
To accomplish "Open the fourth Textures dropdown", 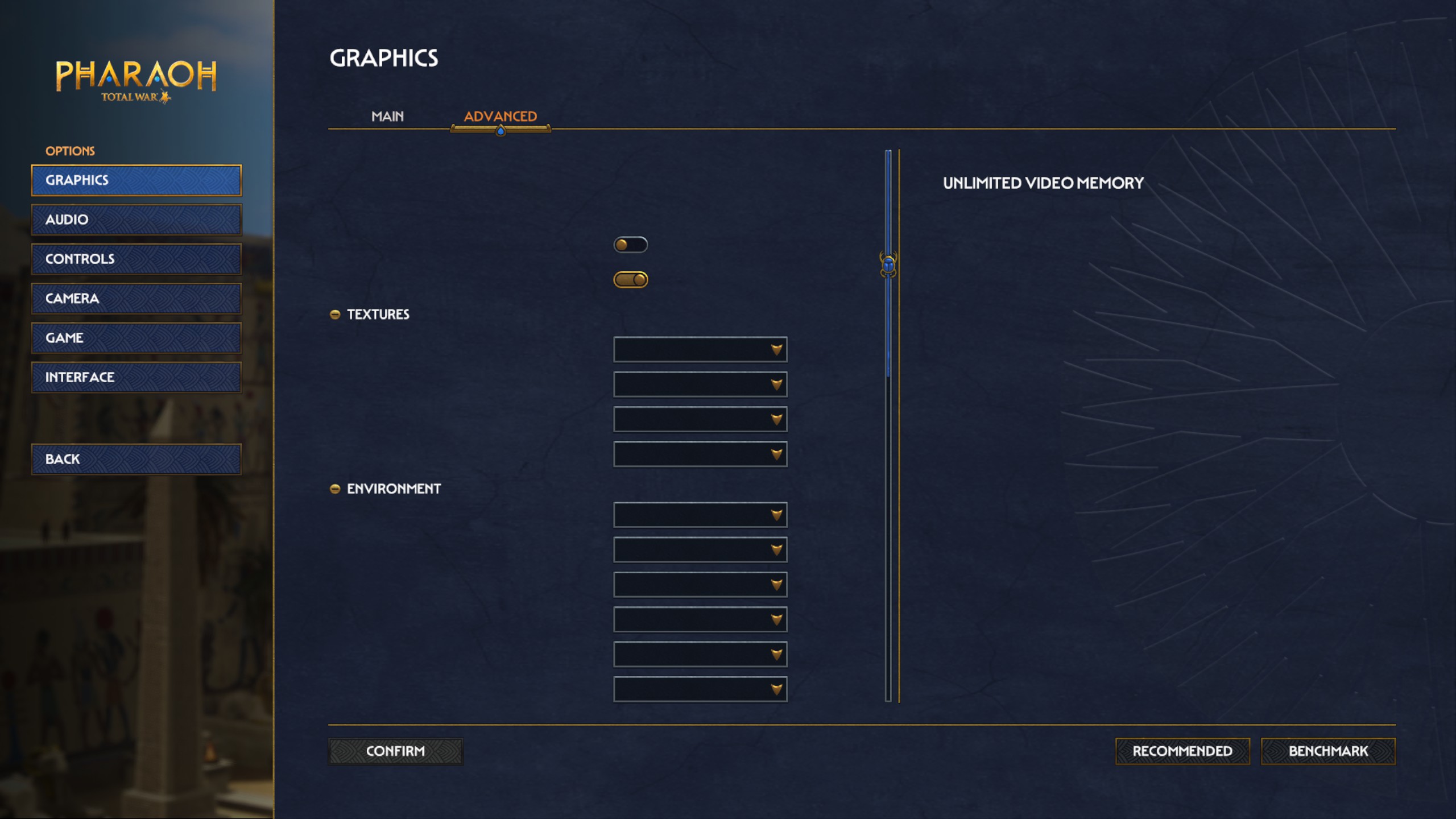I will (x=700, y=454).
